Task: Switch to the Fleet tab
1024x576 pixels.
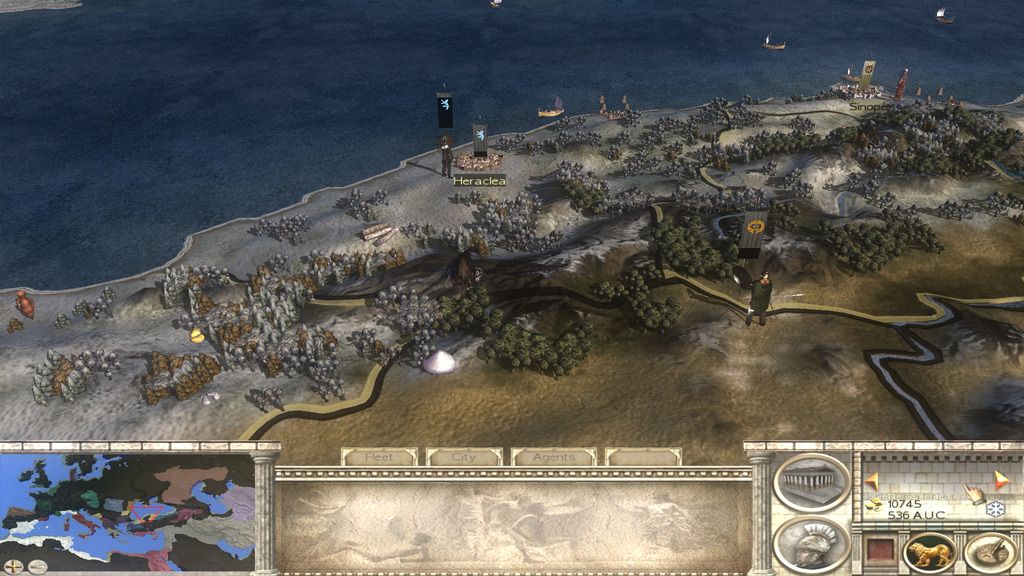Action: click(379, 457)
